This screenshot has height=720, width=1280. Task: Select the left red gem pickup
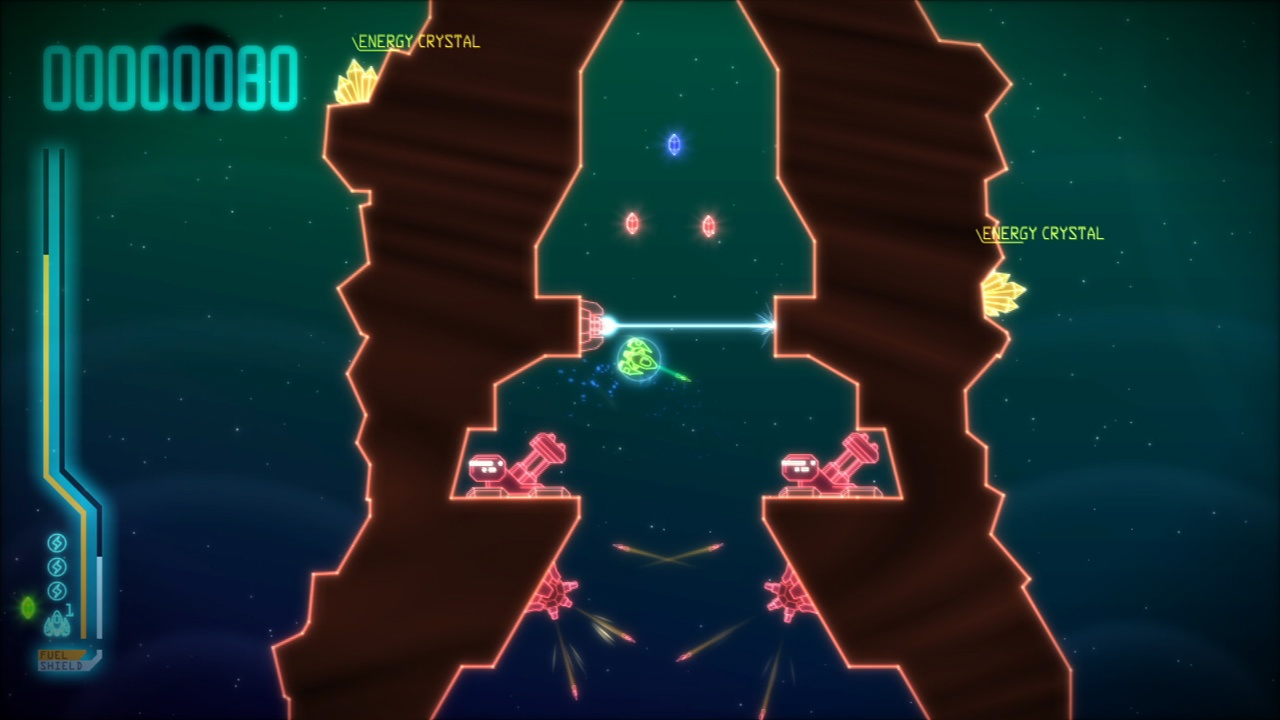click(632, 224)
